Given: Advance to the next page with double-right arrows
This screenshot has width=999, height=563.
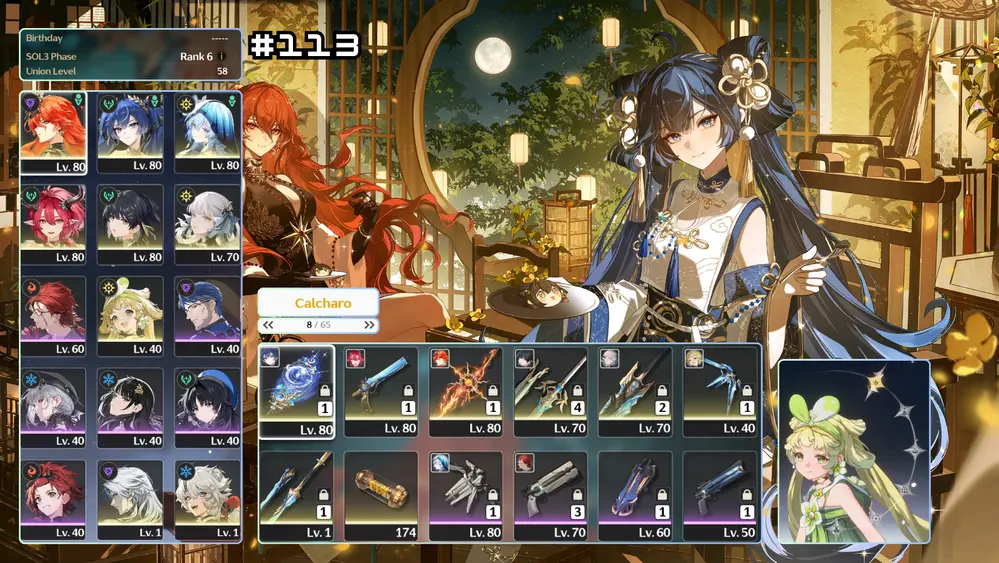Looking at the screenshot, I should (x=369, y=325).
